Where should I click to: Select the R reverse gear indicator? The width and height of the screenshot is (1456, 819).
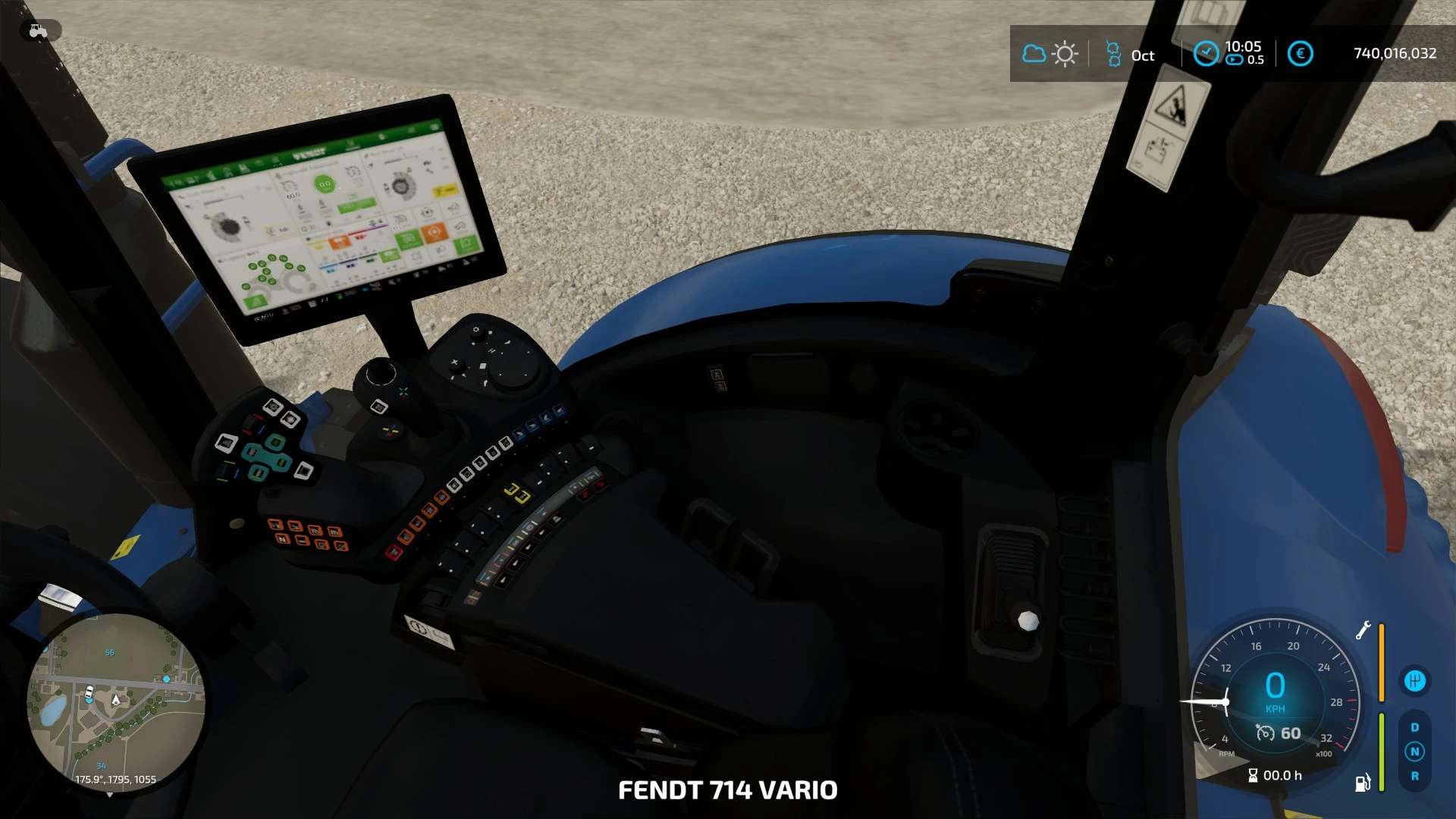coord(1414,776)
